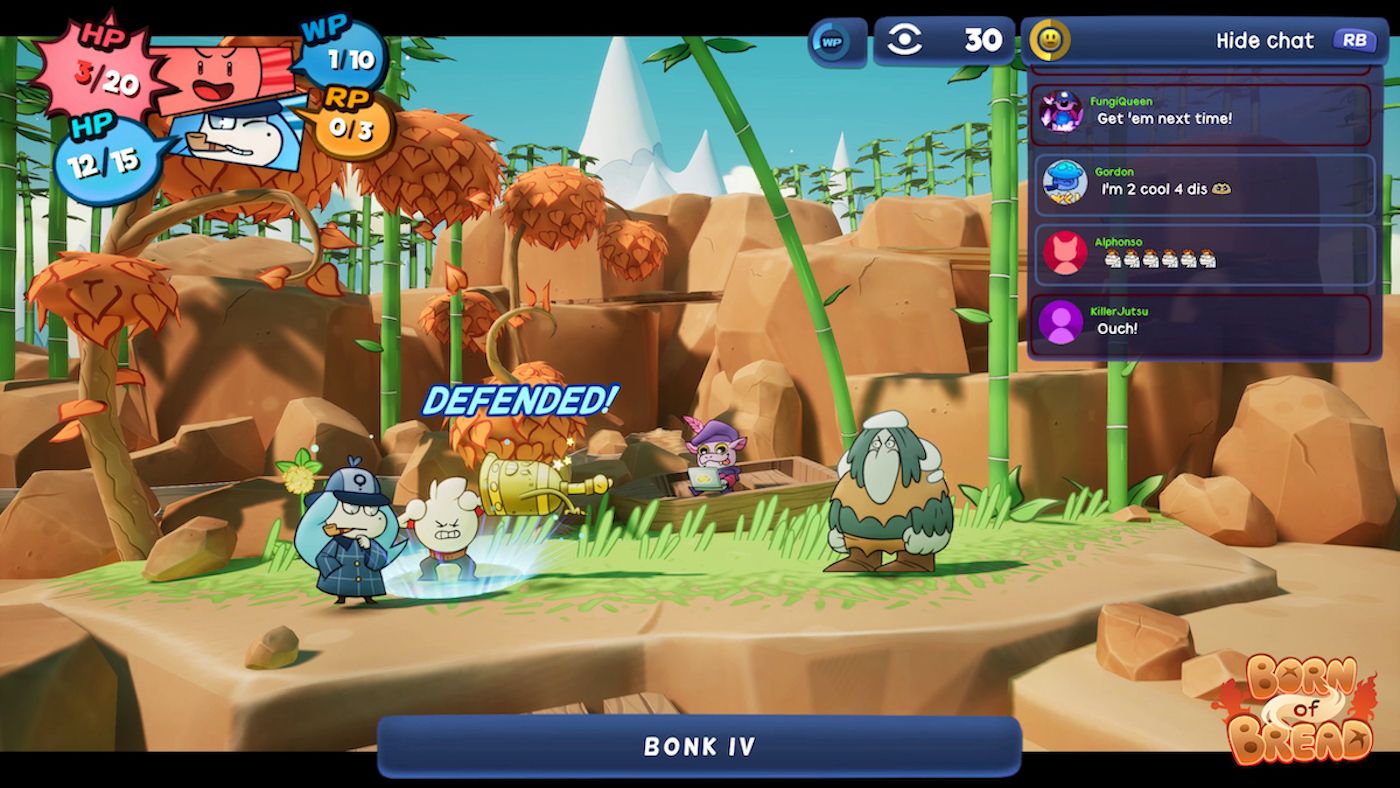Click the DEFENDED! battle text
The image size is (1400, 788).
520,401
